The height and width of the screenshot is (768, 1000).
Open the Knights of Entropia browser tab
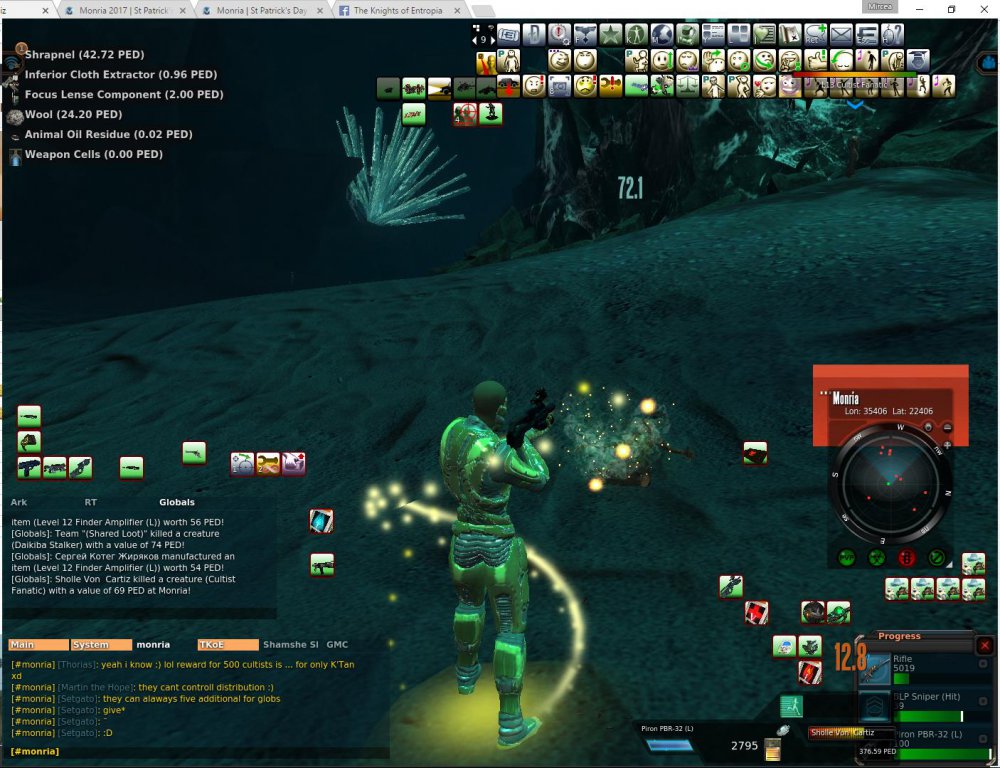coord(403,10)
